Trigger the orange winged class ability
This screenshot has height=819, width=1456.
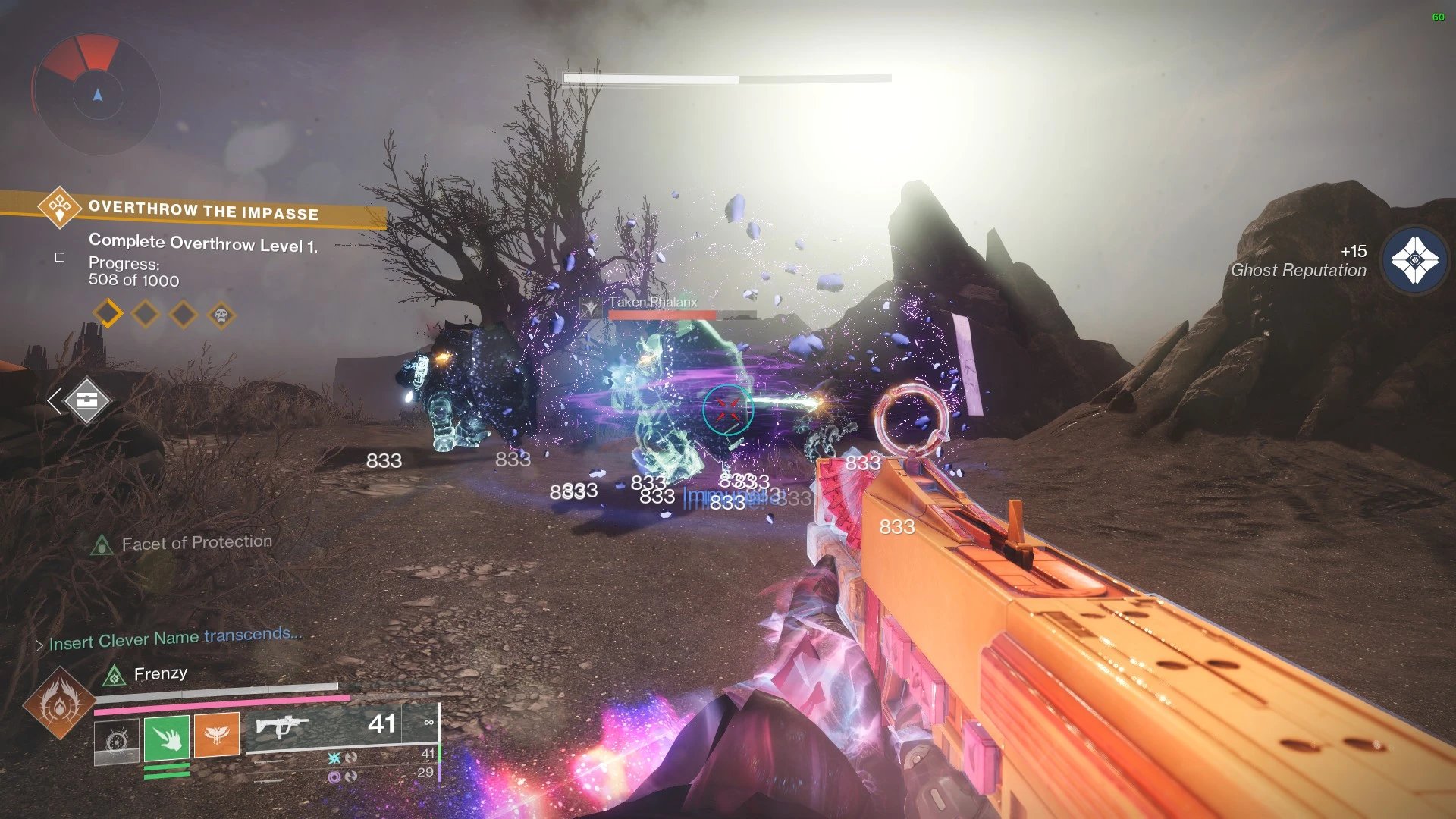tap(217, 735)
